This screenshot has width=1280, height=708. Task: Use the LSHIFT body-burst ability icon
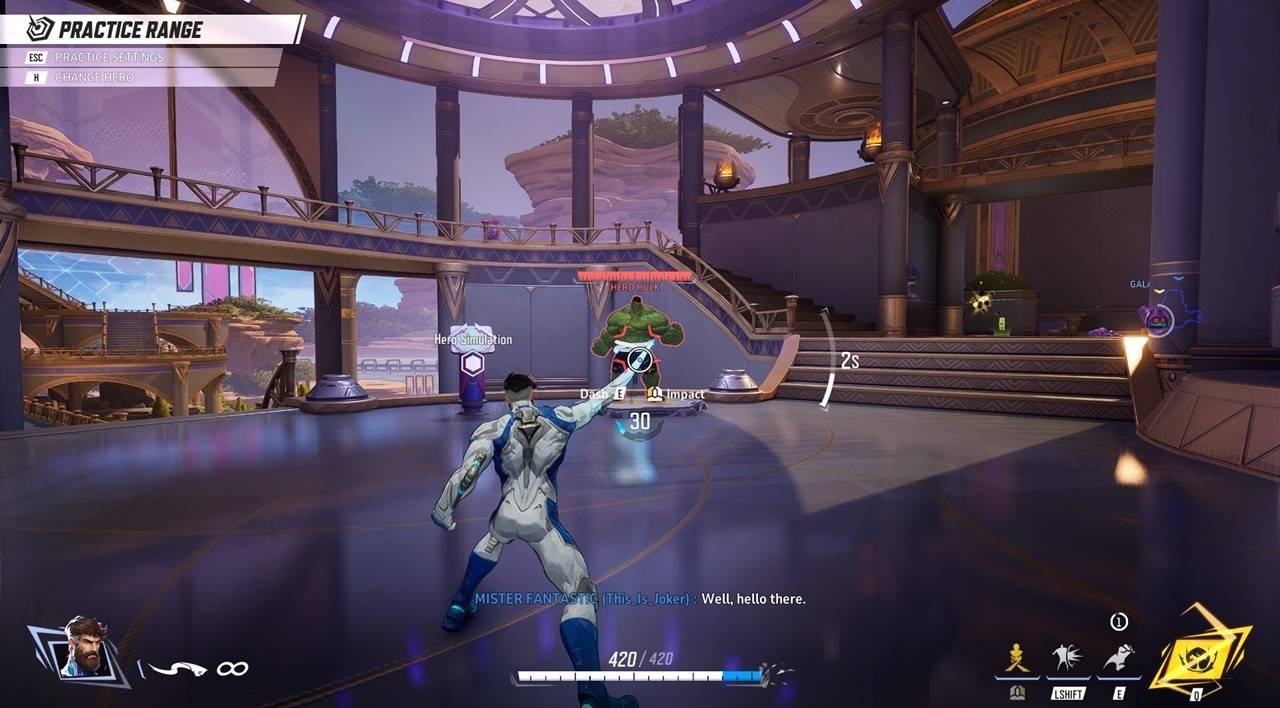1068,659
